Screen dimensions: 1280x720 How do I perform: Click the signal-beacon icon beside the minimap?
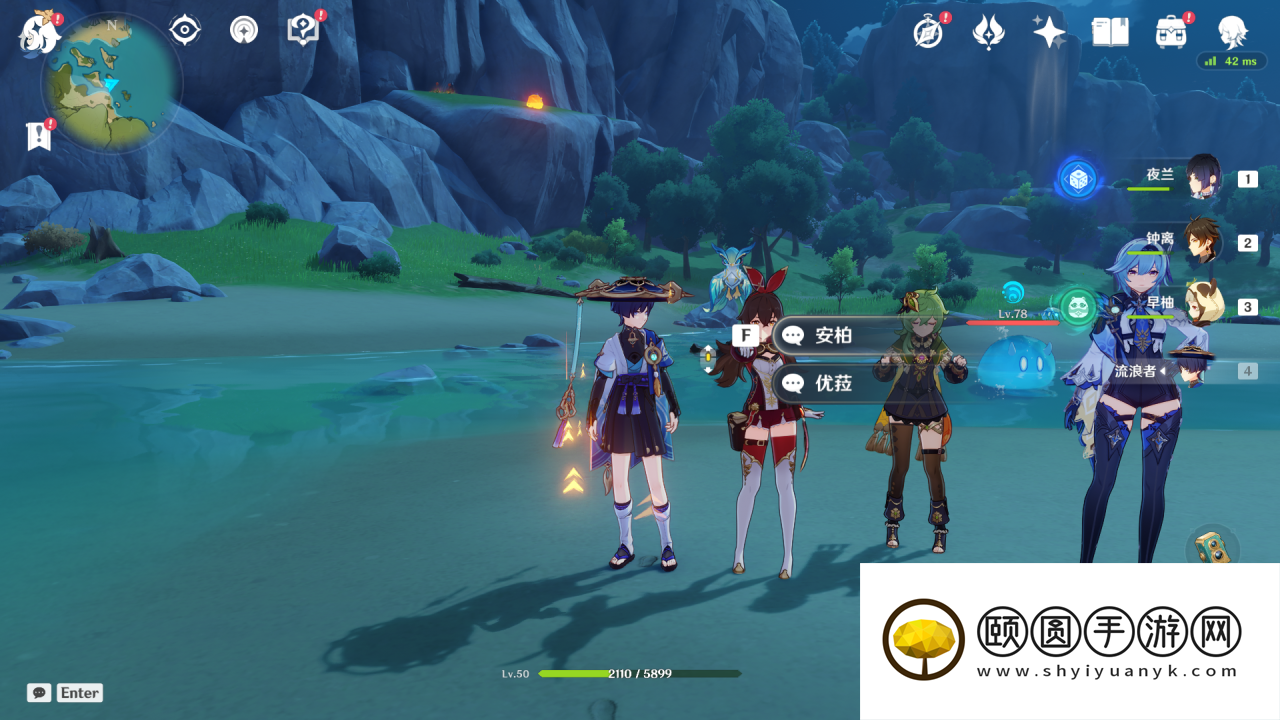(243, 30)
